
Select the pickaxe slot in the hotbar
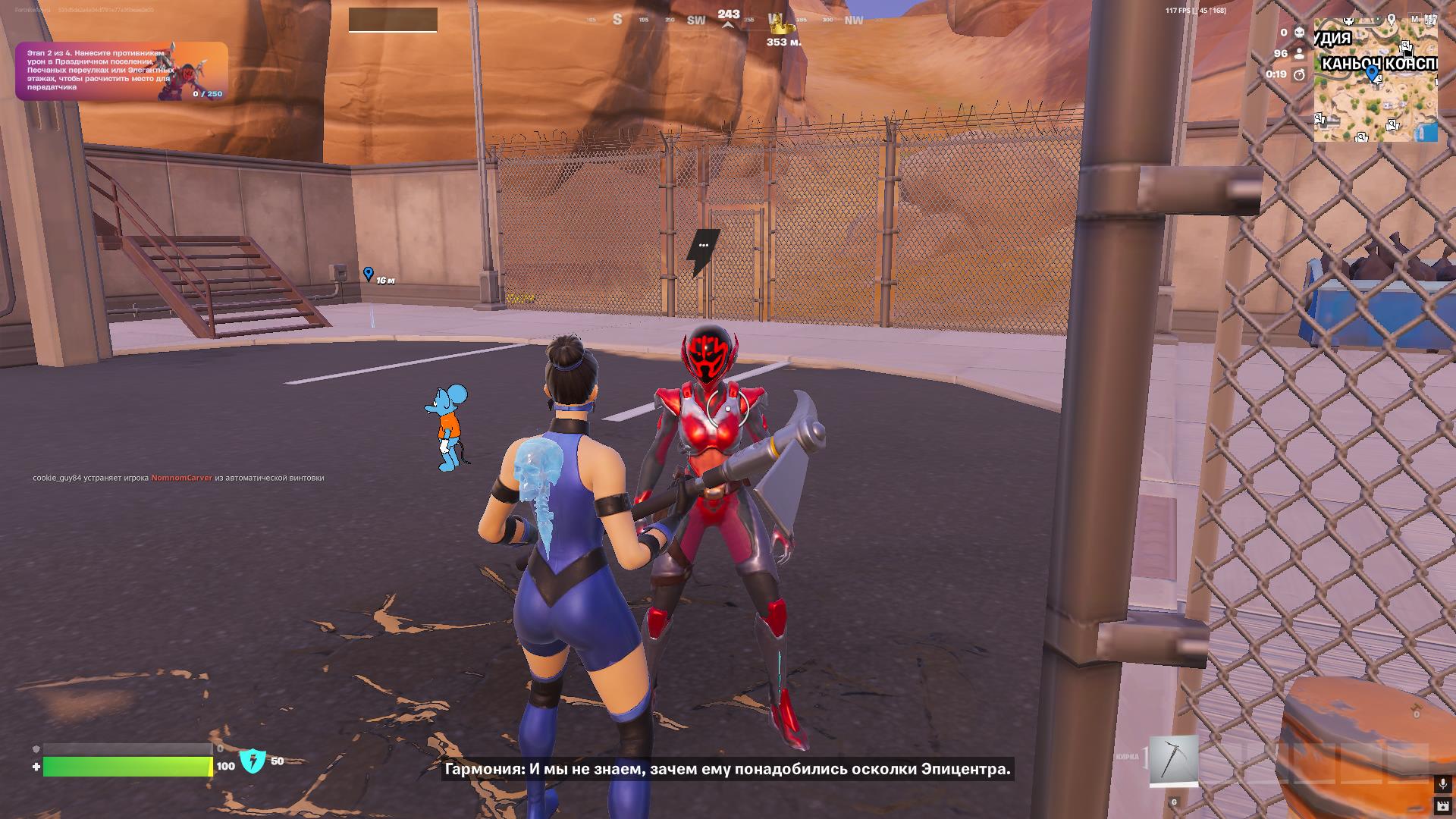click(x=1173, y=761)
